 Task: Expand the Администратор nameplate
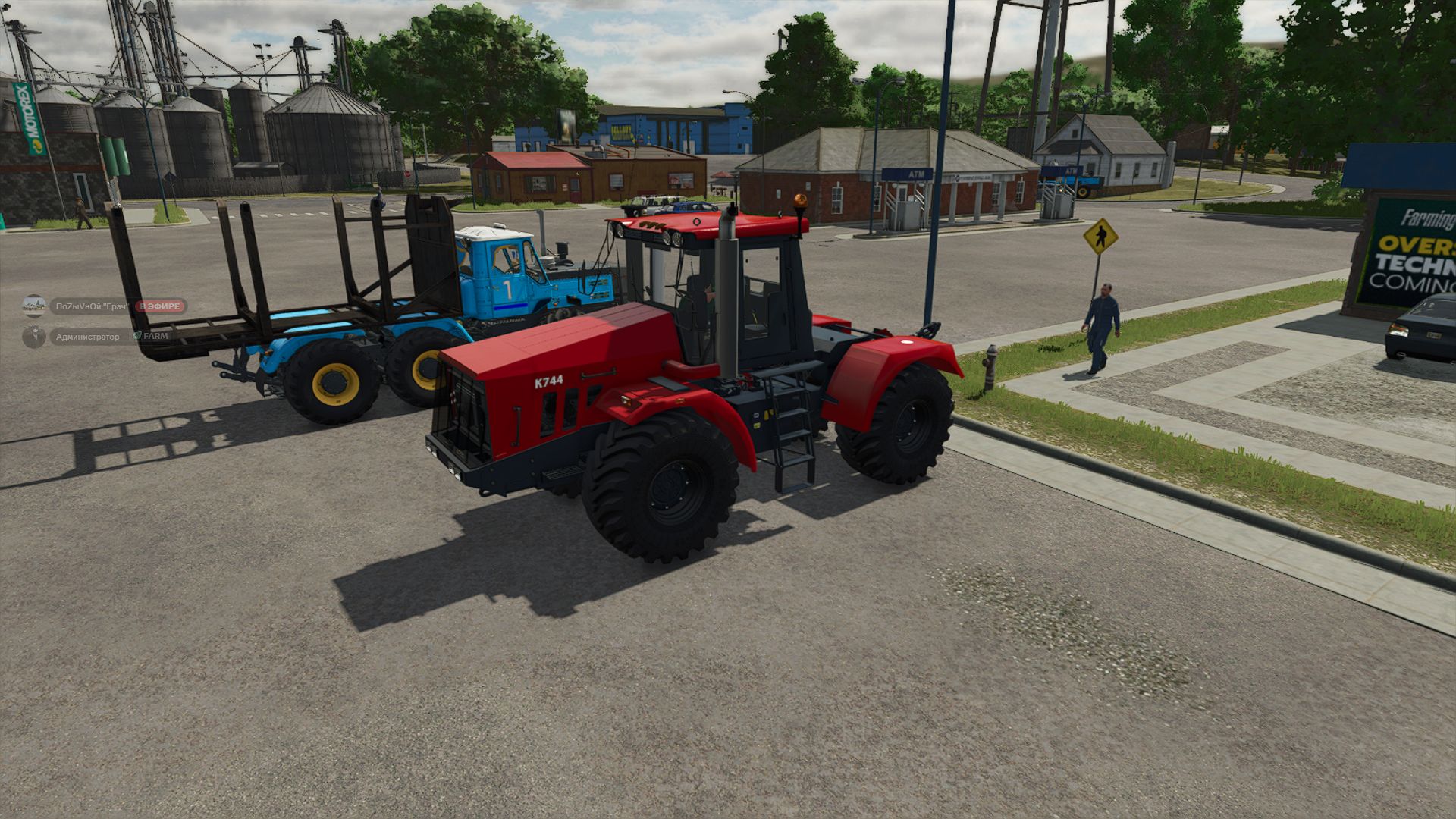[x=87, y=335]
